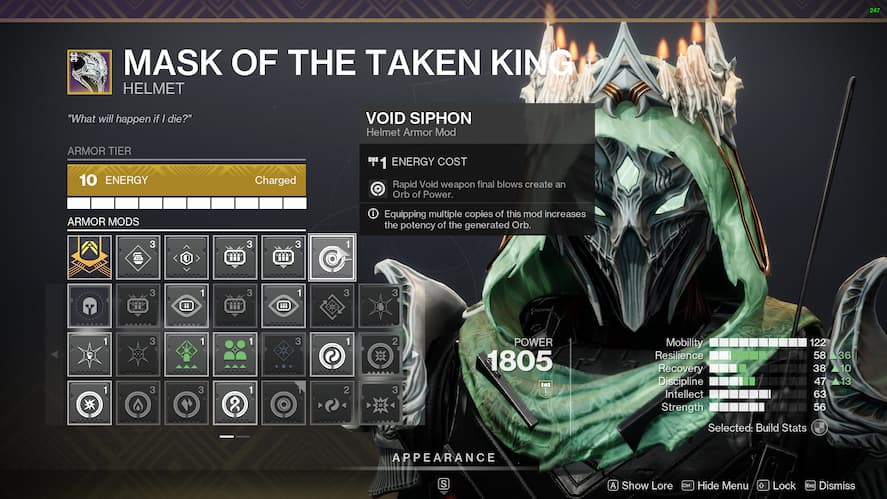This screenshot has height=499, width=887.
Task: Choose the concentric circles siphon mod
Action: click(x=283, y=403)
